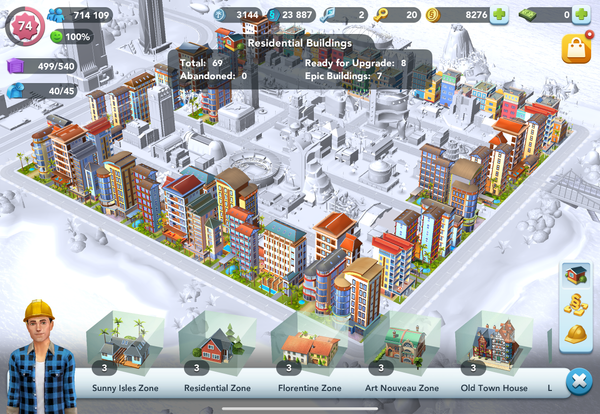Add more Simoleon coins with the plus button

[498, 15]
